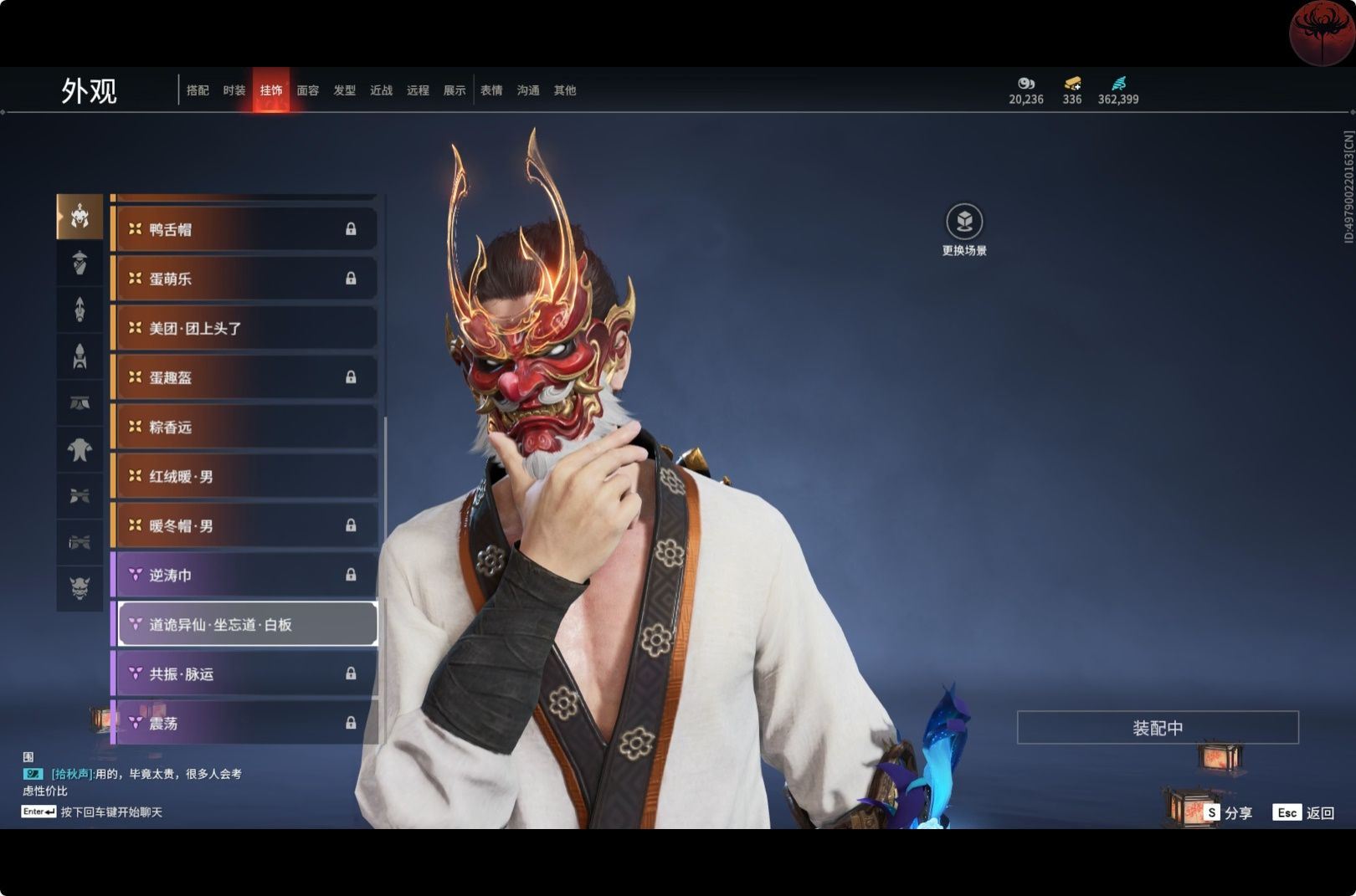1356x896 pixels.
Task: Choose the 美团·团上头了 accessory
Action: click(244, 328)
